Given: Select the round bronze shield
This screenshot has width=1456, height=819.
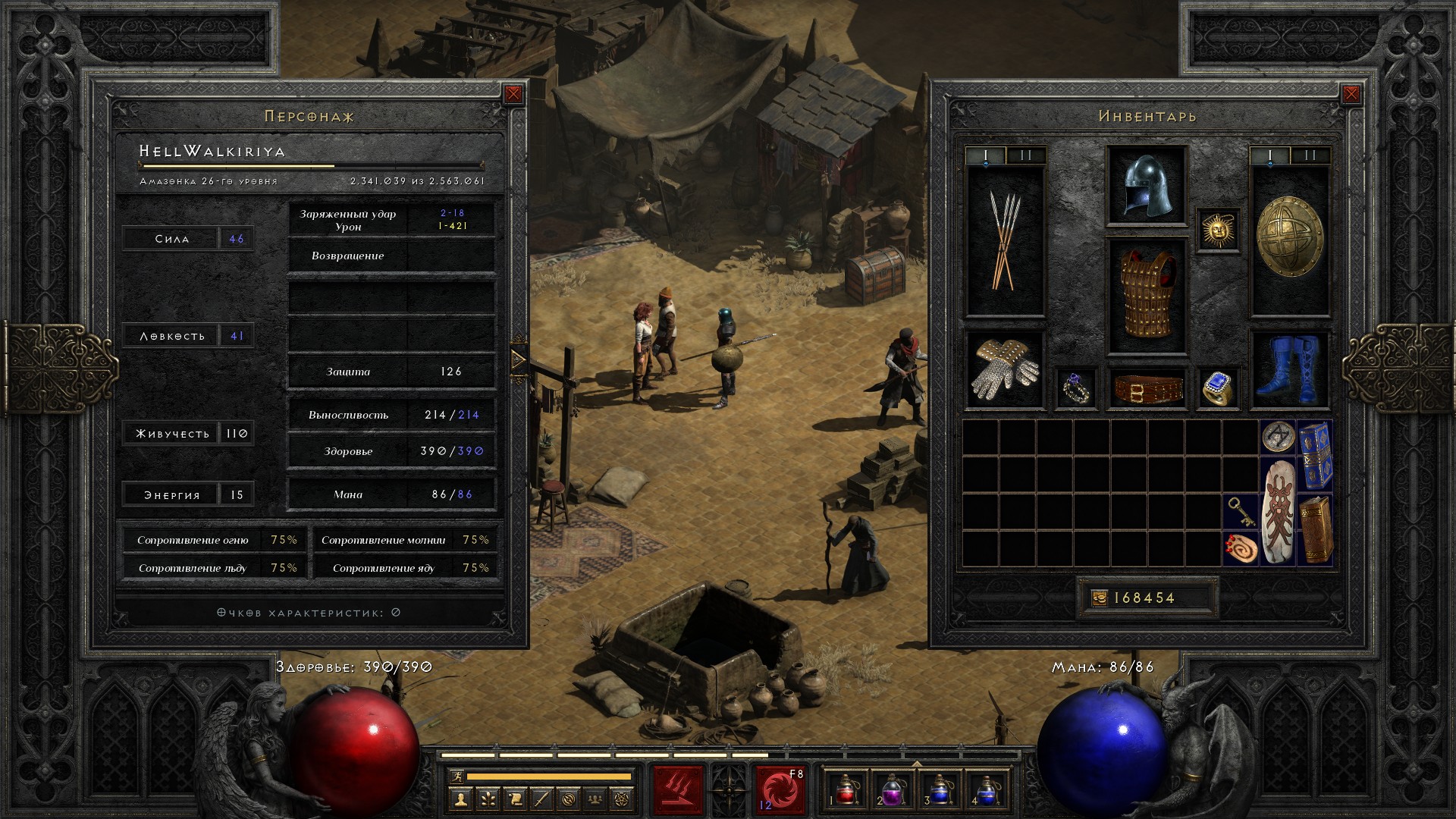Looking at the screenshot, I should coord(1289,237).
